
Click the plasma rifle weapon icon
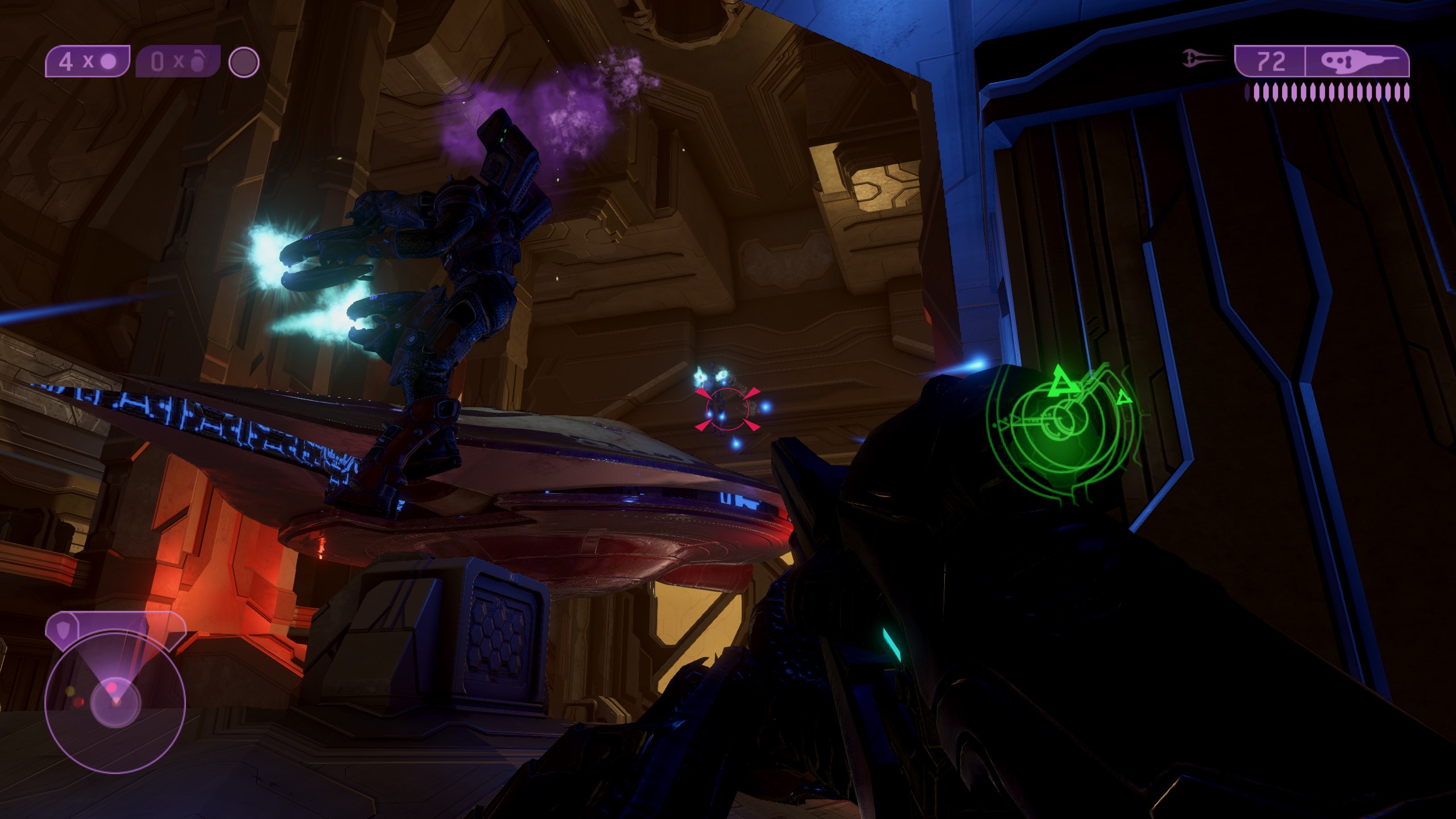(x=1356, y=61)
